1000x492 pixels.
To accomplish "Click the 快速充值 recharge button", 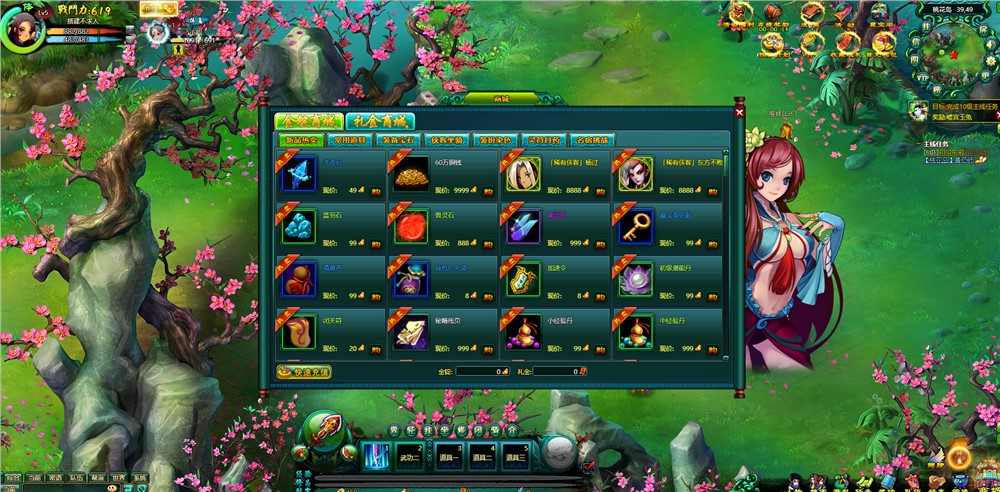I will 303,371.
